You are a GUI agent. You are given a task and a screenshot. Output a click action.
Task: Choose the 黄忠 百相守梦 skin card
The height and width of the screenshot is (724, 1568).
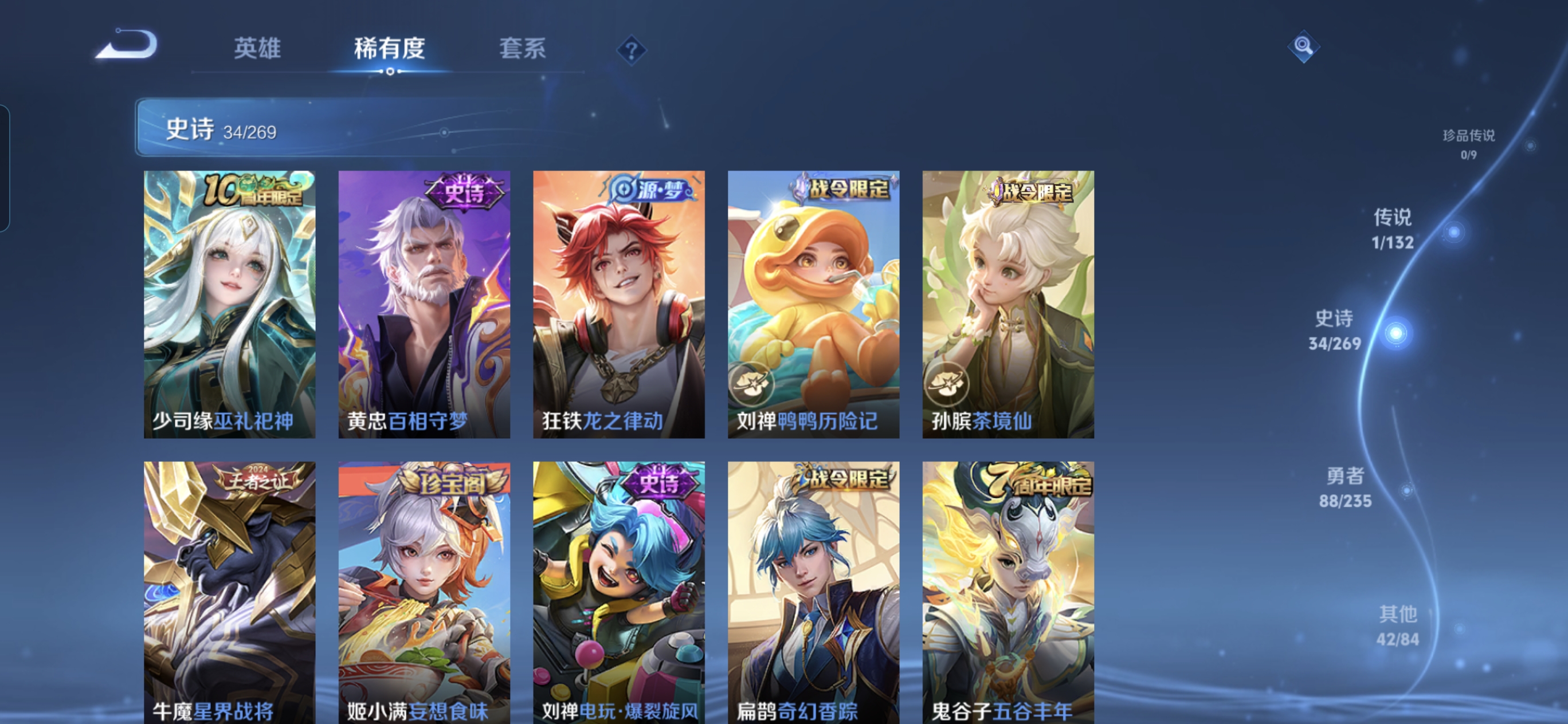coord(424,304)
